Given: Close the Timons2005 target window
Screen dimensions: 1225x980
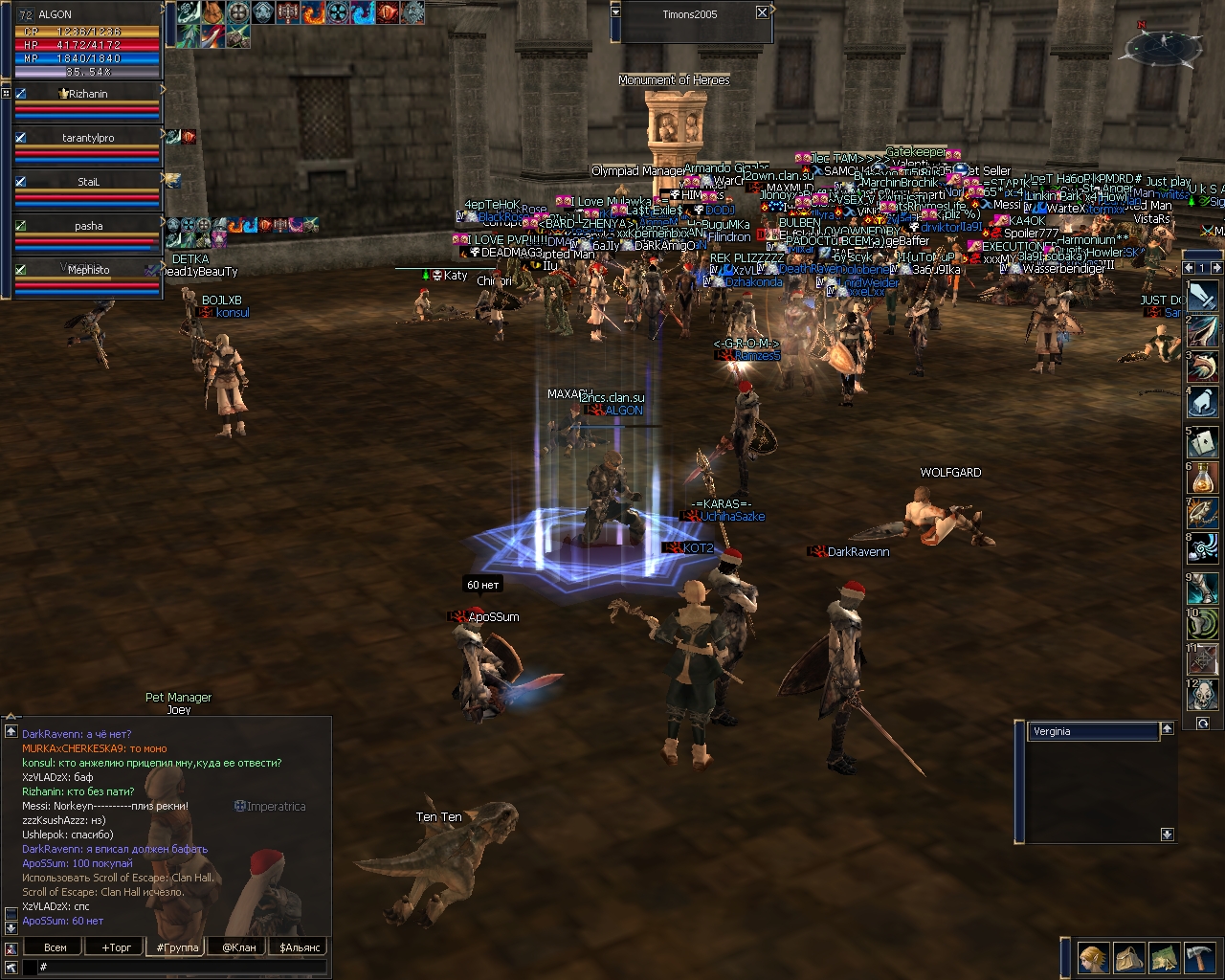Looking at the screenshot, I should pyautogui.click(x=762, y=12).
